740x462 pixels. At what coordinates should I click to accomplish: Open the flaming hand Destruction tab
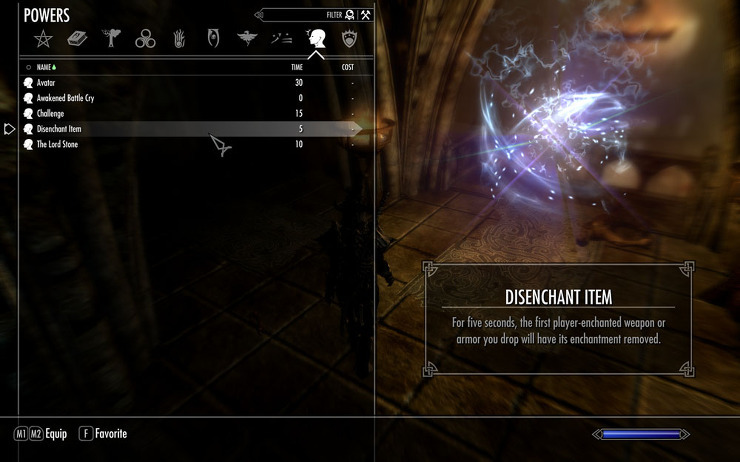[x=179, y=39]
